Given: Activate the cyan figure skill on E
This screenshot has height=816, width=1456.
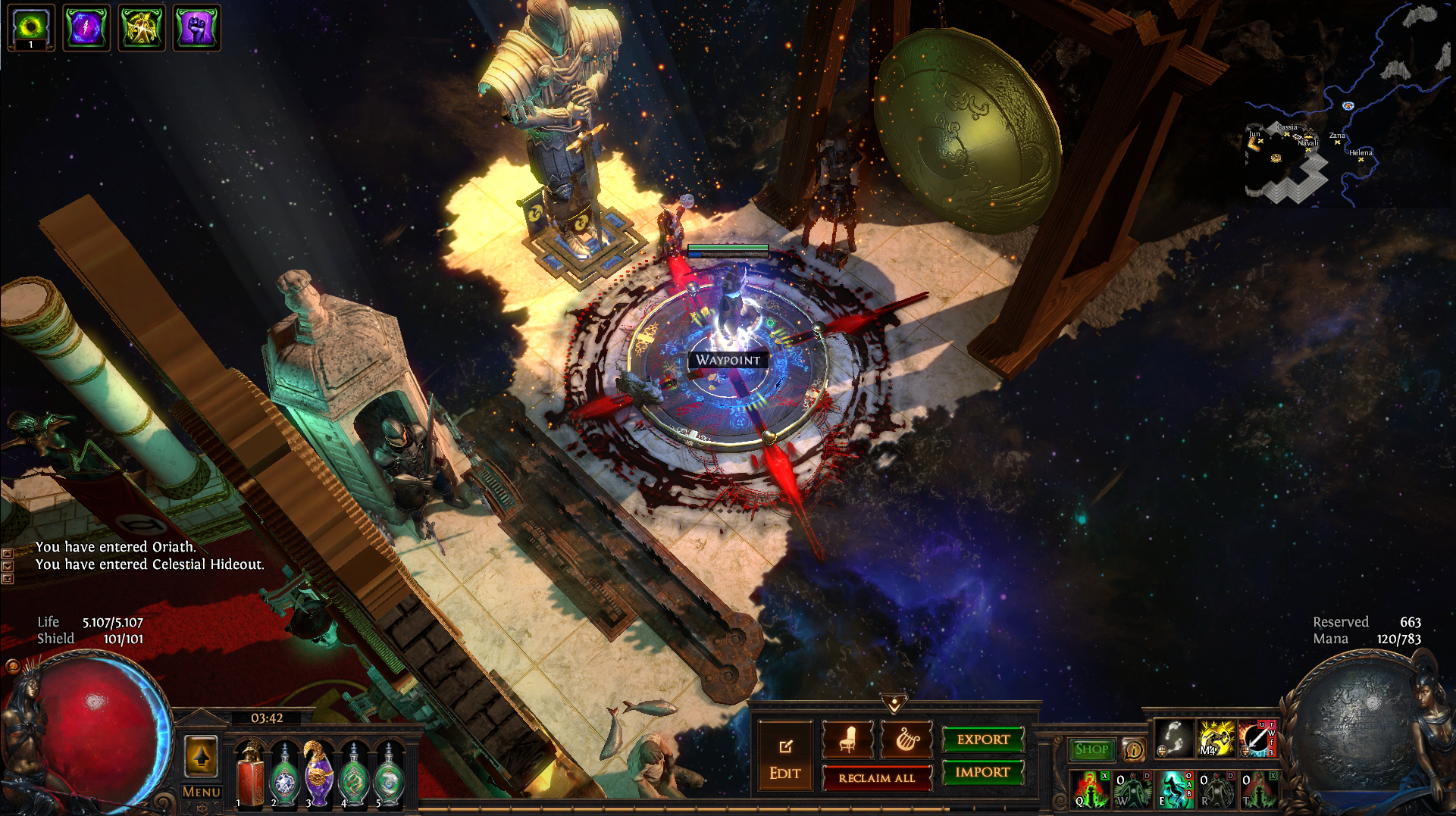Looking at the screenshot, I should pos(1174,789).
